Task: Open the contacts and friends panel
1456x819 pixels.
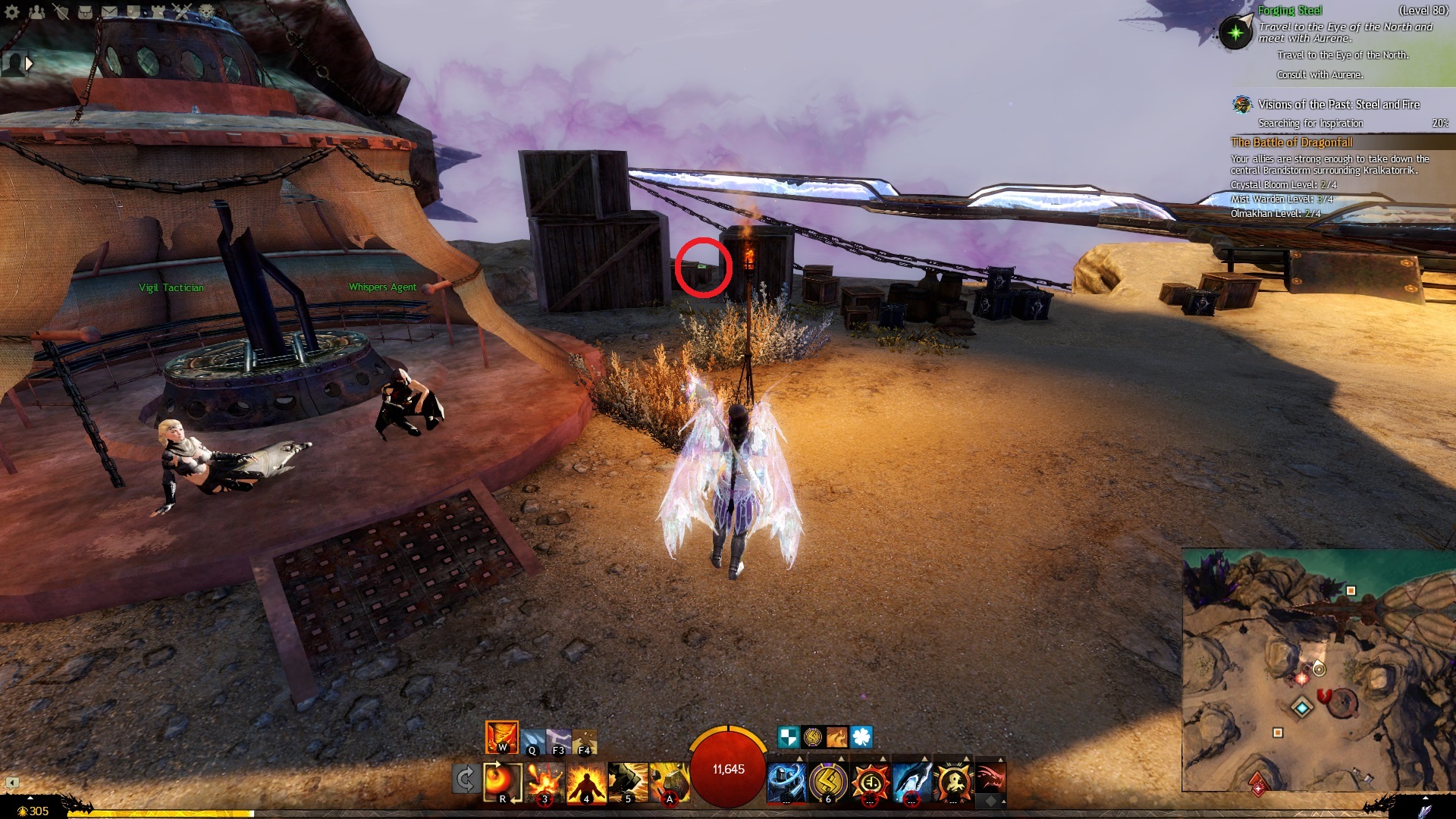Action: 36,11
